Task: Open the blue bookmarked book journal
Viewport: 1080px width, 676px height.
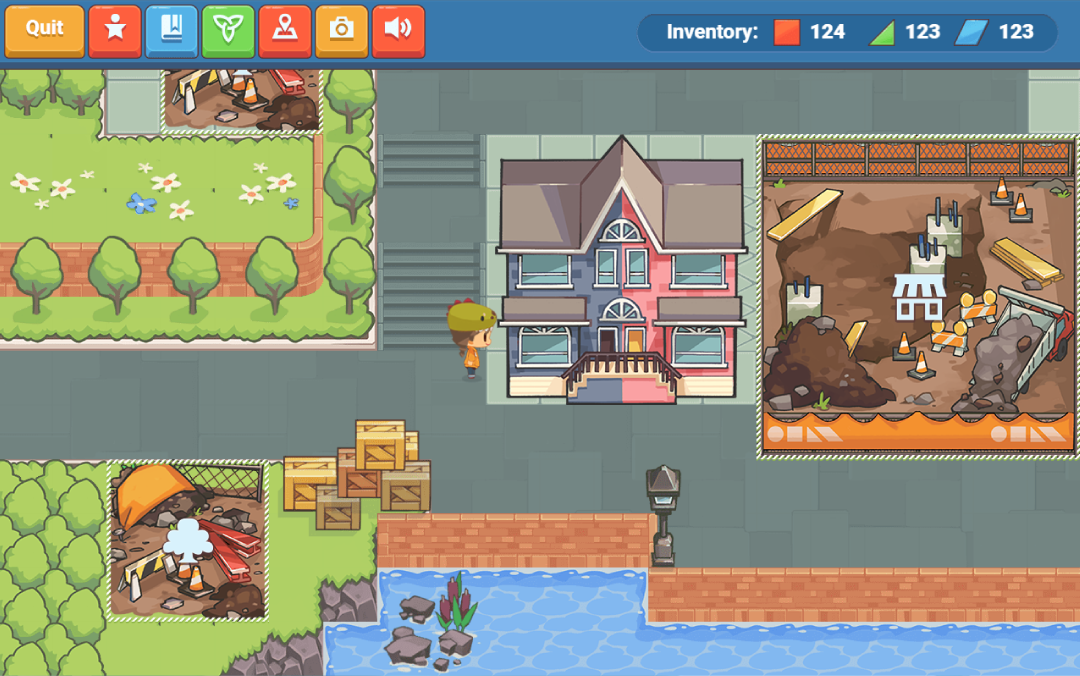Action: point(172,30)
